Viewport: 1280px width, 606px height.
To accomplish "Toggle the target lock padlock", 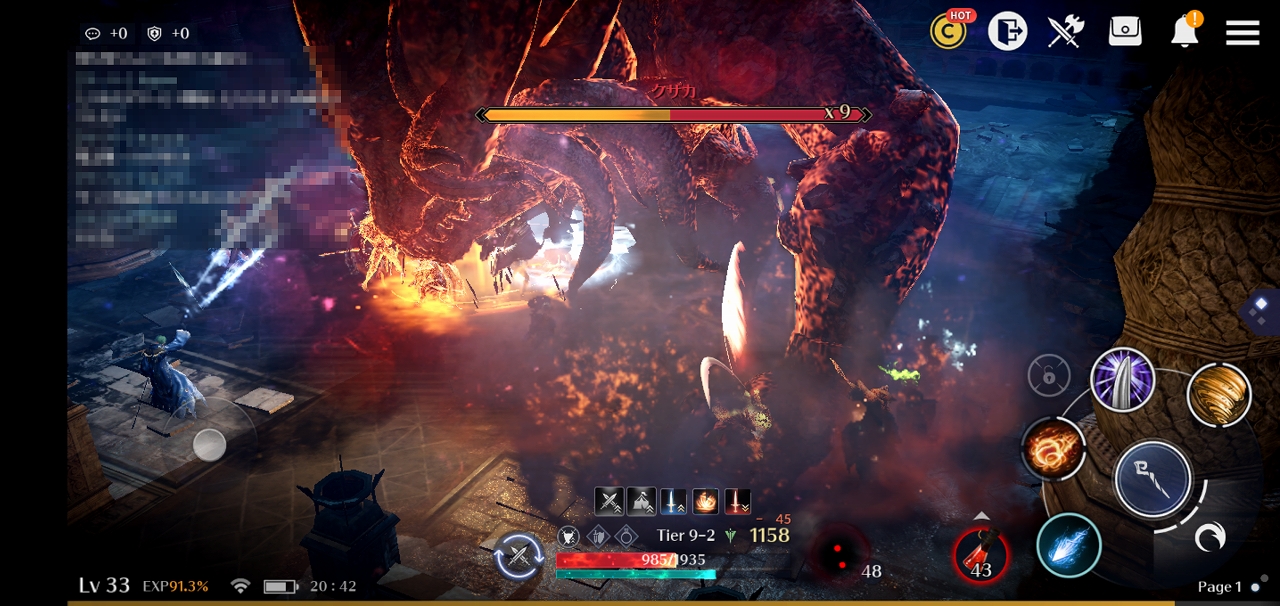I will coord(1049,377).
